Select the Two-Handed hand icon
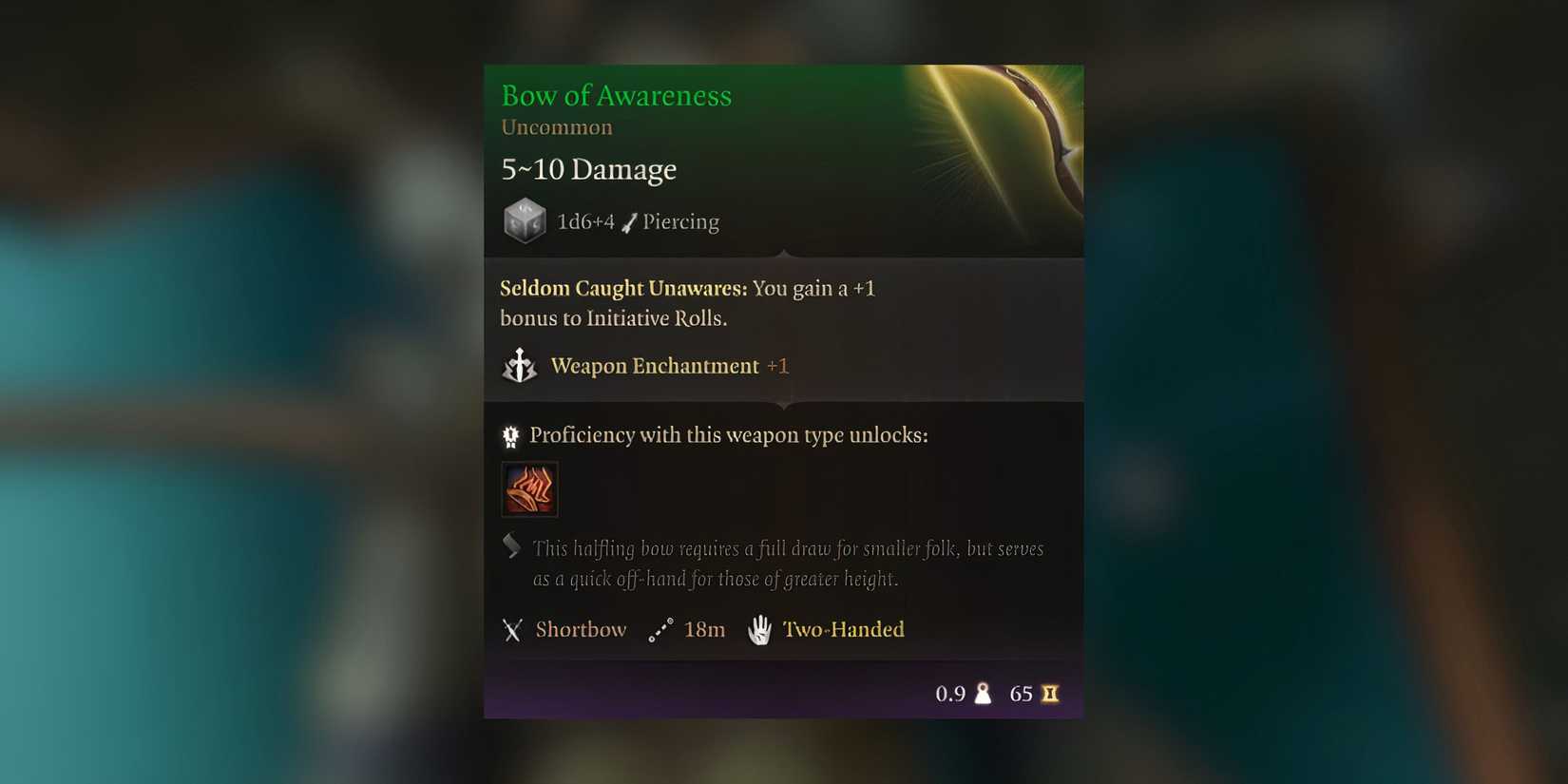Viewport: 1568px width, 784px height. point(759,629)
